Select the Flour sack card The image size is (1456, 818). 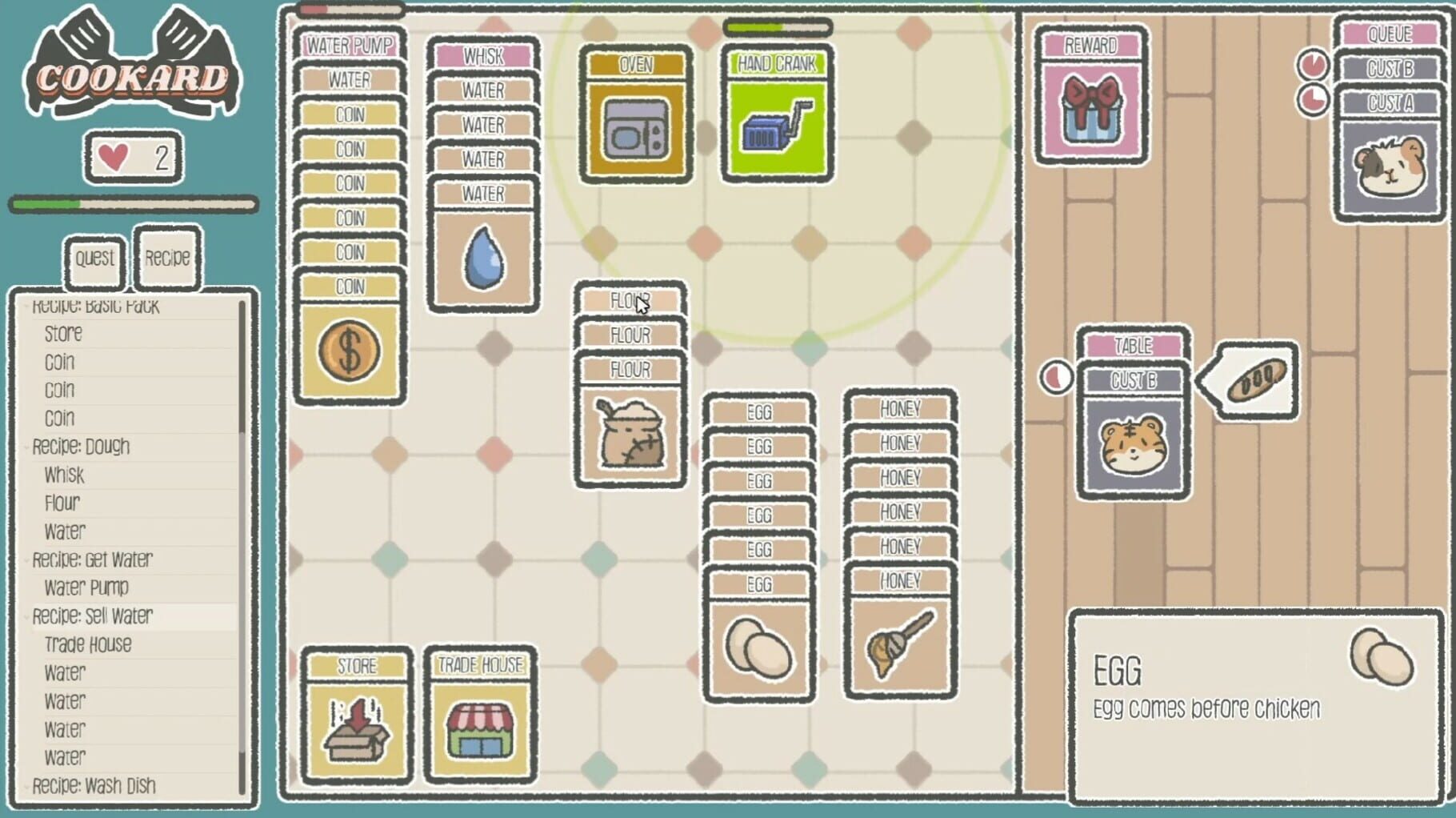(x=630, y=436)
